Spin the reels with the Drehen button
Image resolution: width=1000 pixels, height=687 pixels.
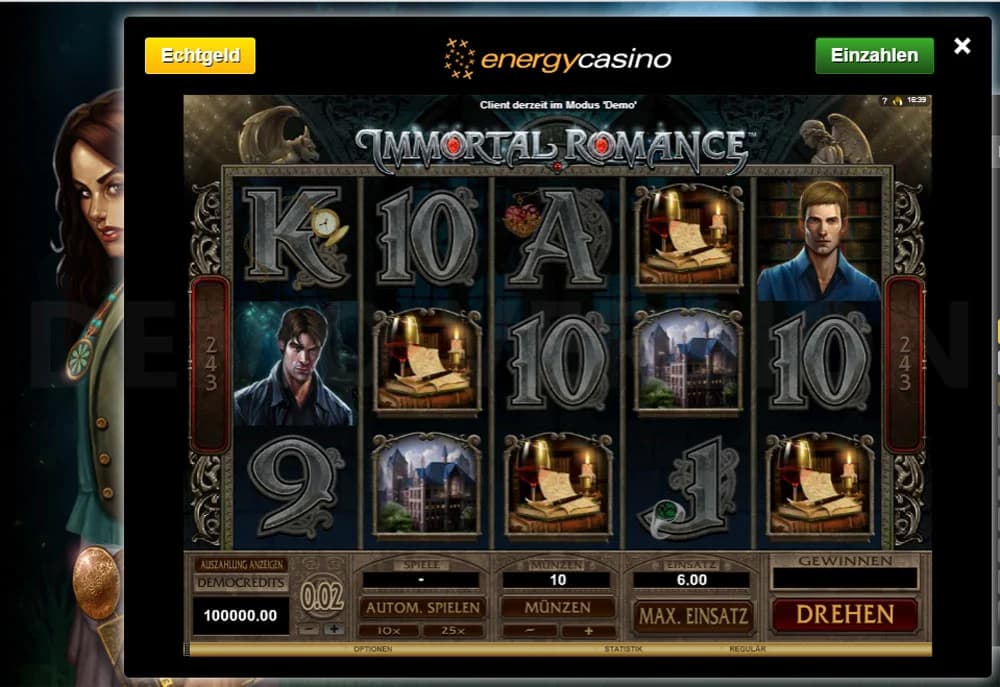pos(844,614)
